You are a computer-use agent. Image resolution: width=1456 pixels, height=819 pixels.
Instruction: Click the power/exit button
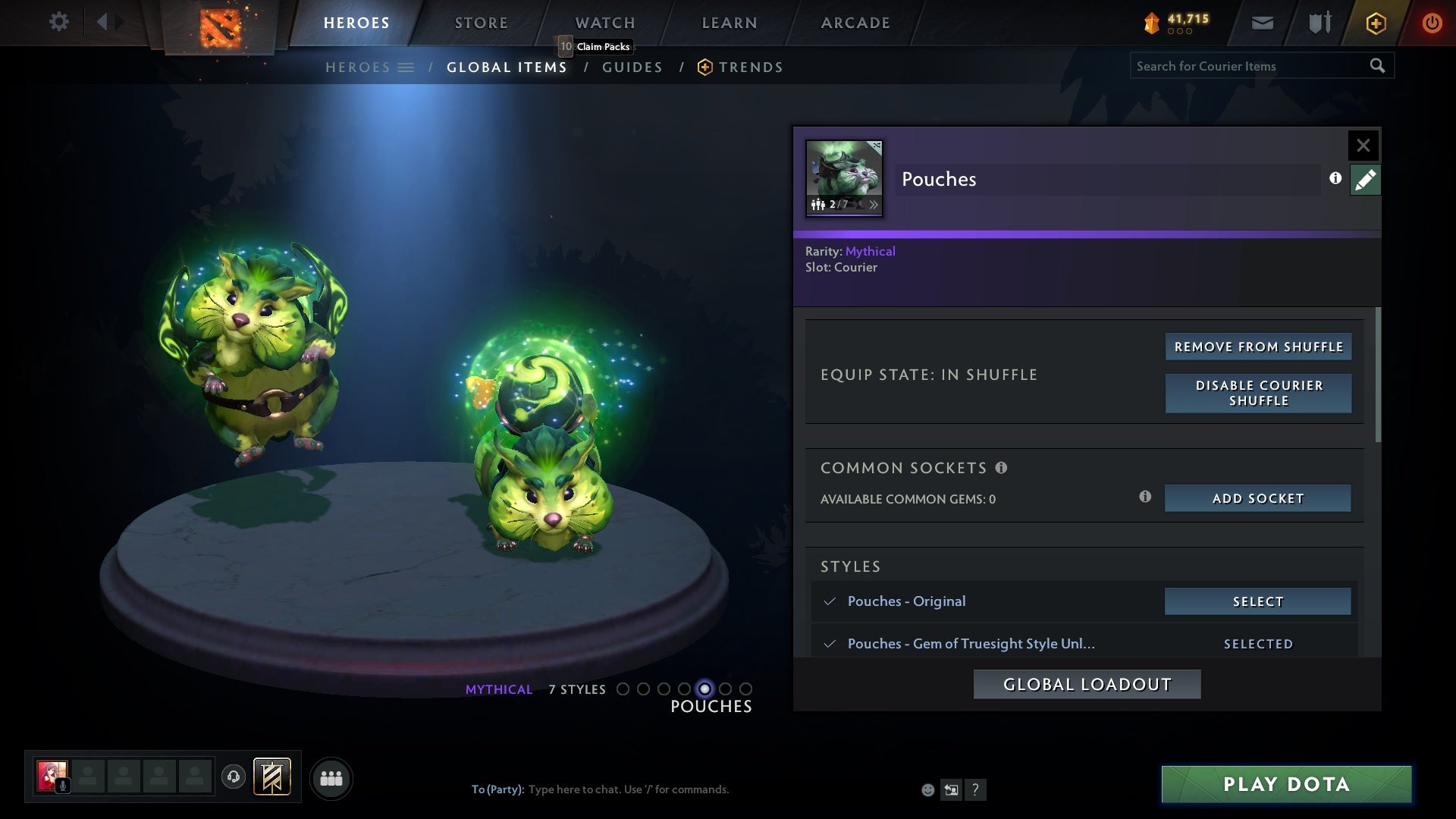1432,22
